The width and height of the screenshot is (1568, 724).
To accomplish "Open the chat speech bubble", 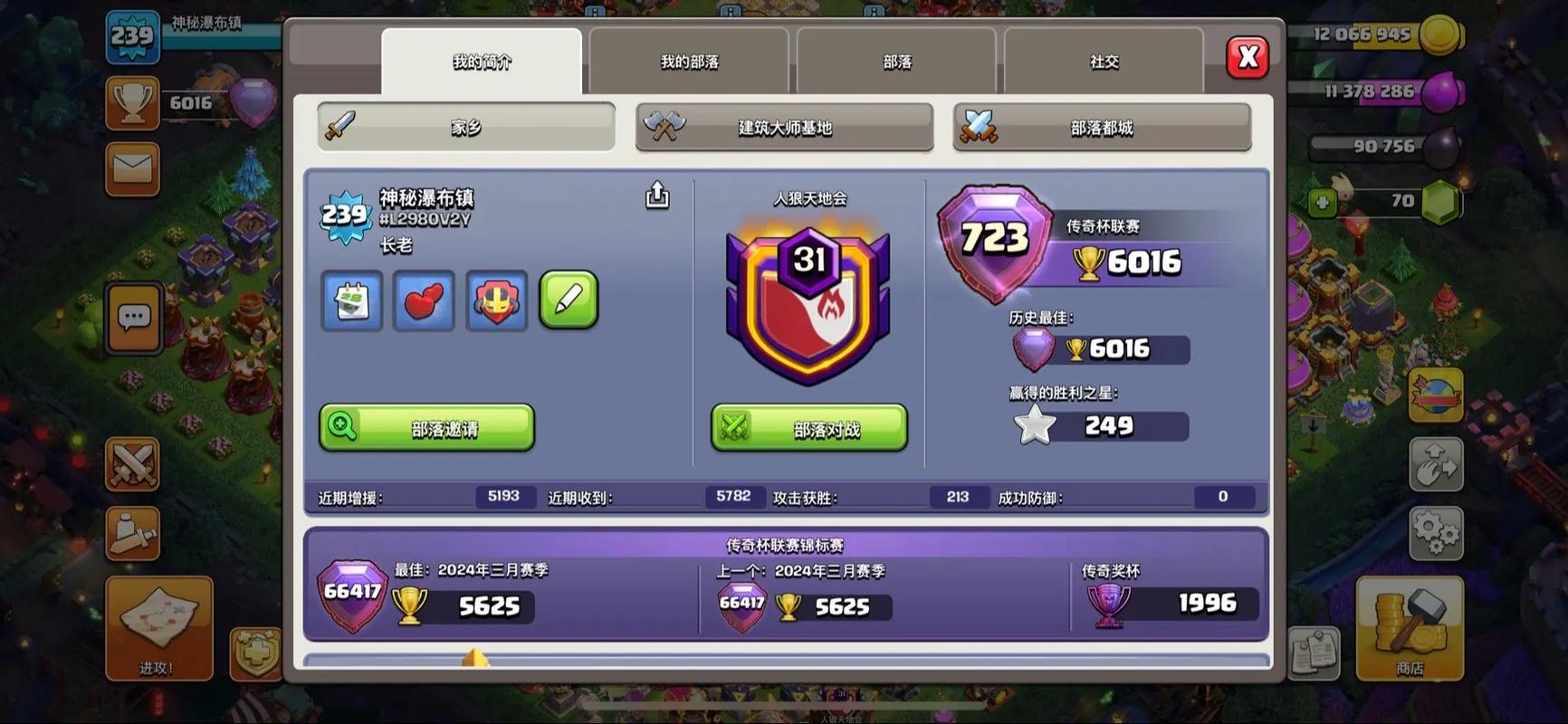I will point(134,318).
